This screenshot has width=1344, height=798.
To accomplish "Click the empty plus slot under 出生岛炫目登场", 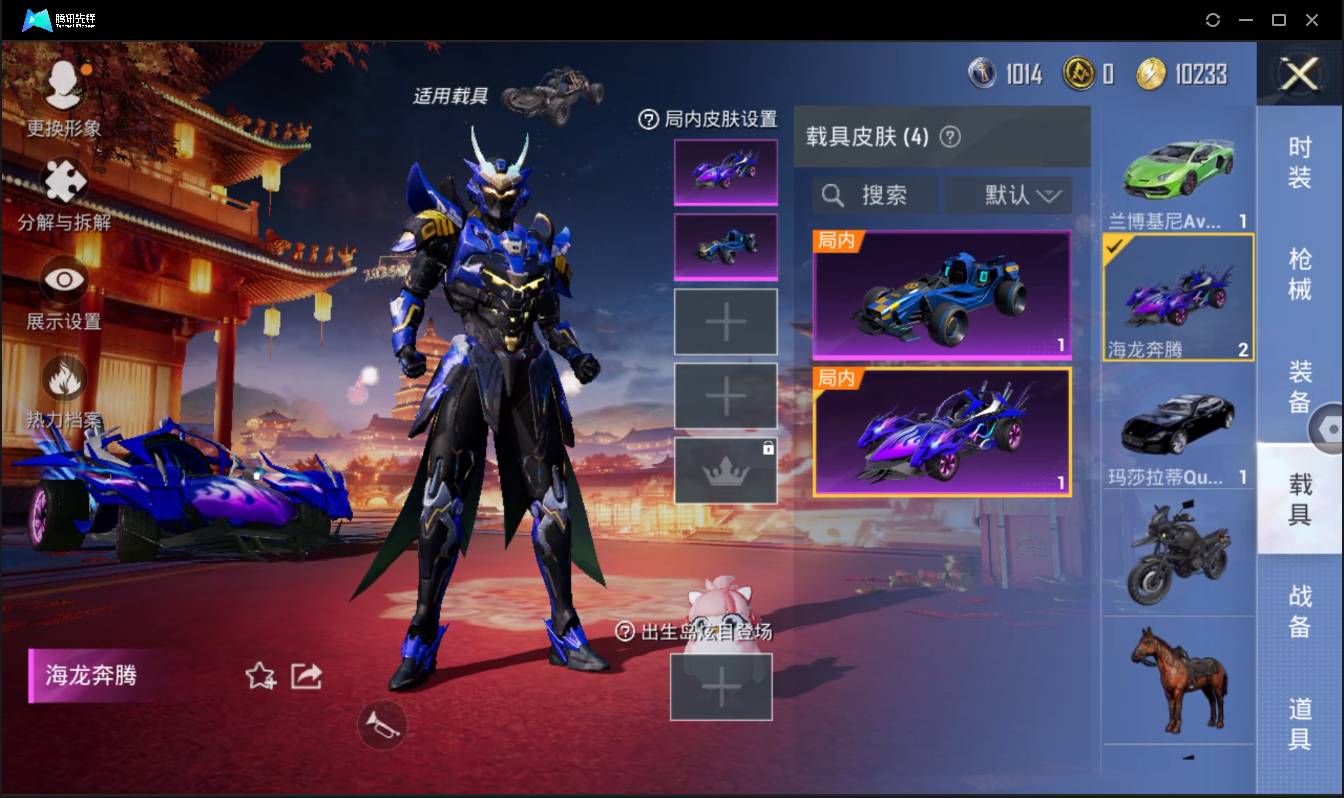I will [x=722, y=687].
